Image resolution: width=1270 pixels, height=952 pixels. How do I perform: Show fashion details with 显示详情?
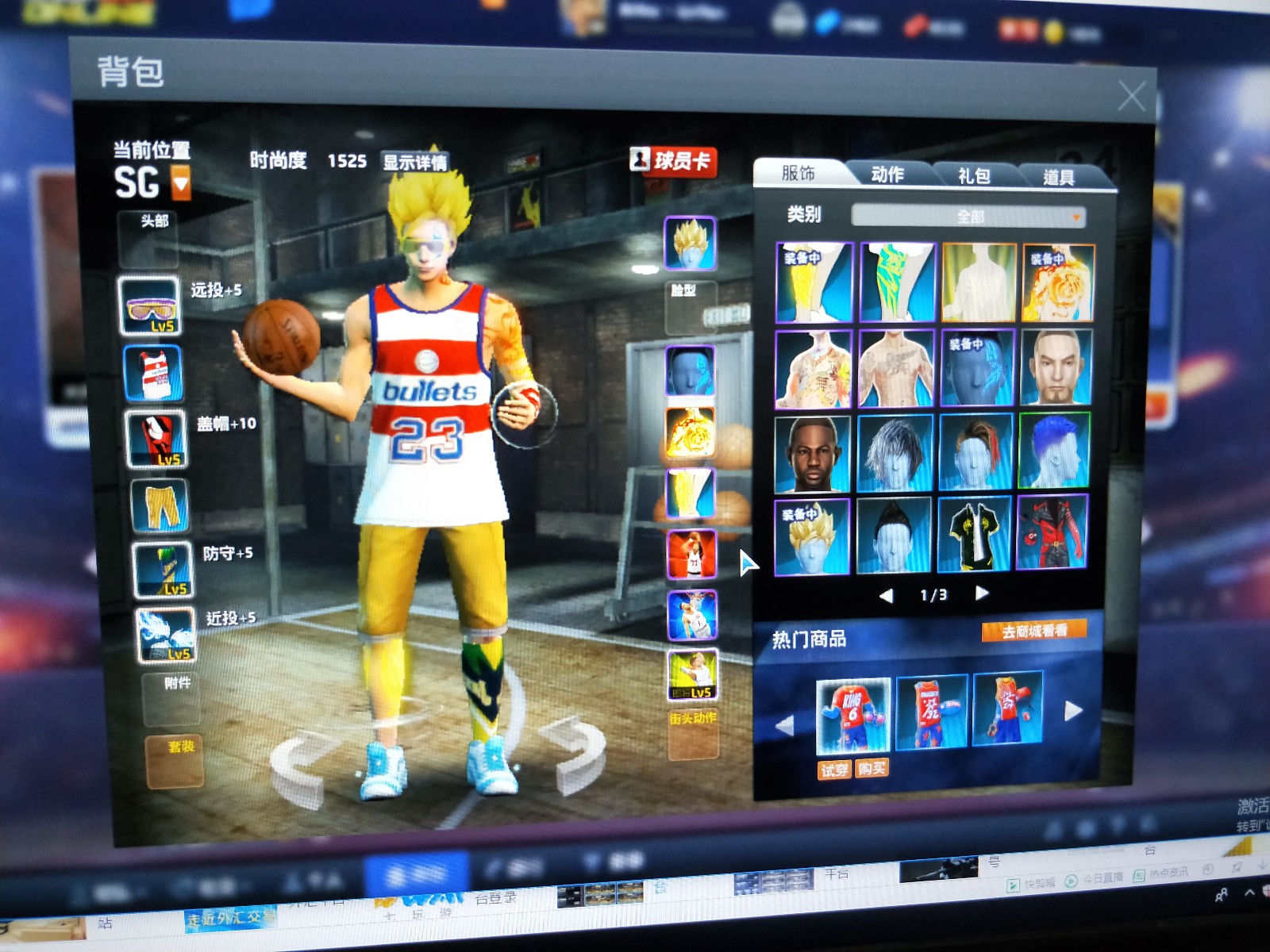pyautogui.click(x=414, y=163)
